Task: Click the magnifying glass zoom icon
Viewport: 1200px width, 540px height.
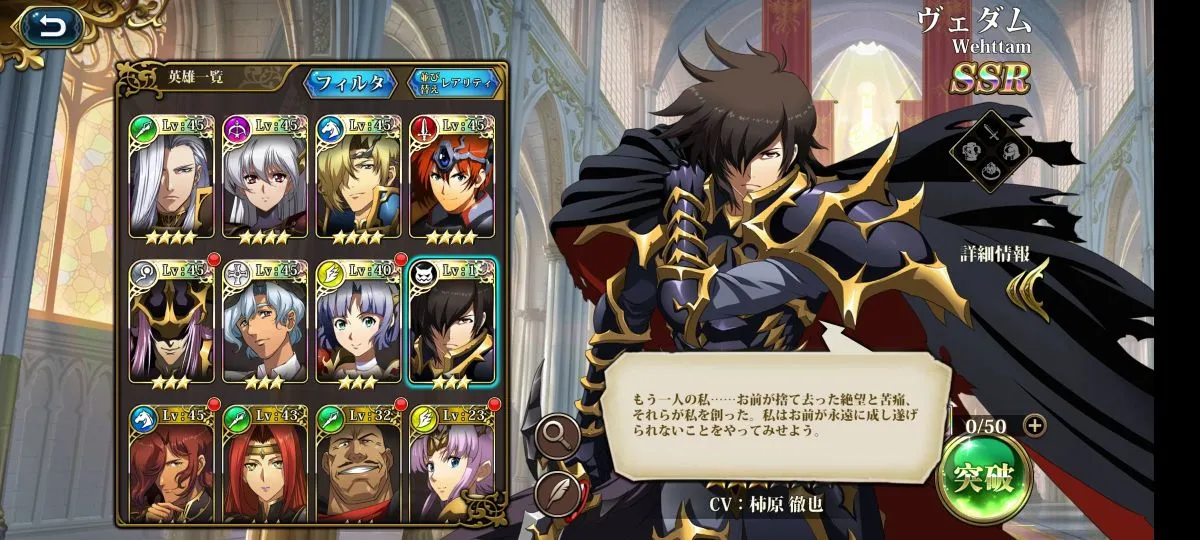Action: pos(557,434)
